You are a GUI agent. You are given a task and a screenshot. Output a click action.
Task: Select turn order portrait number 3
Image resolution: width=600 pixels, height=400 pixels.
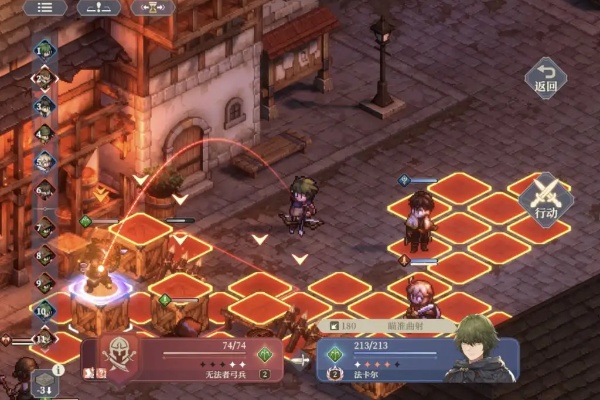tap(44, 104)
